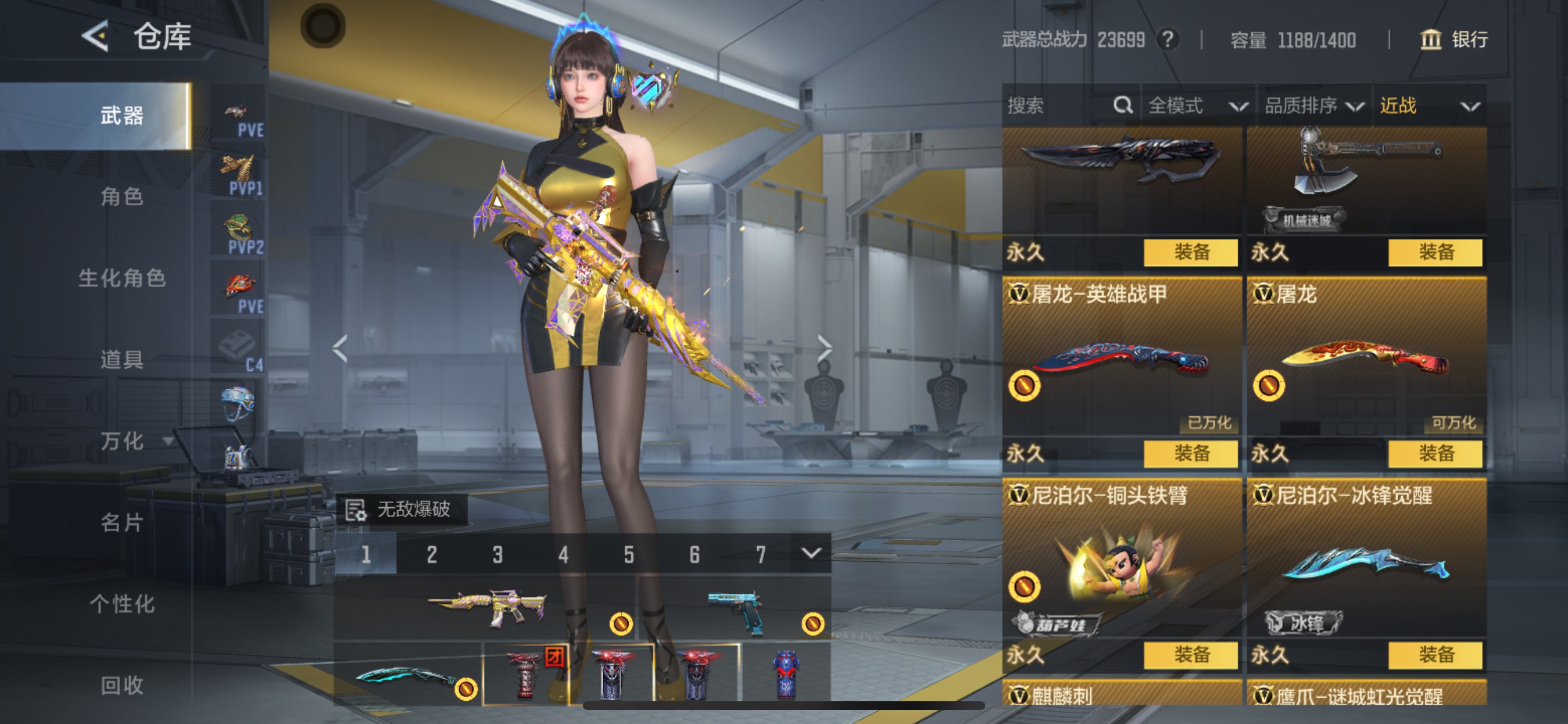Open the 银行 bank
The width and height of the screenshot is (1568, 724).
pyautogui.click(x=1454, y=40)
